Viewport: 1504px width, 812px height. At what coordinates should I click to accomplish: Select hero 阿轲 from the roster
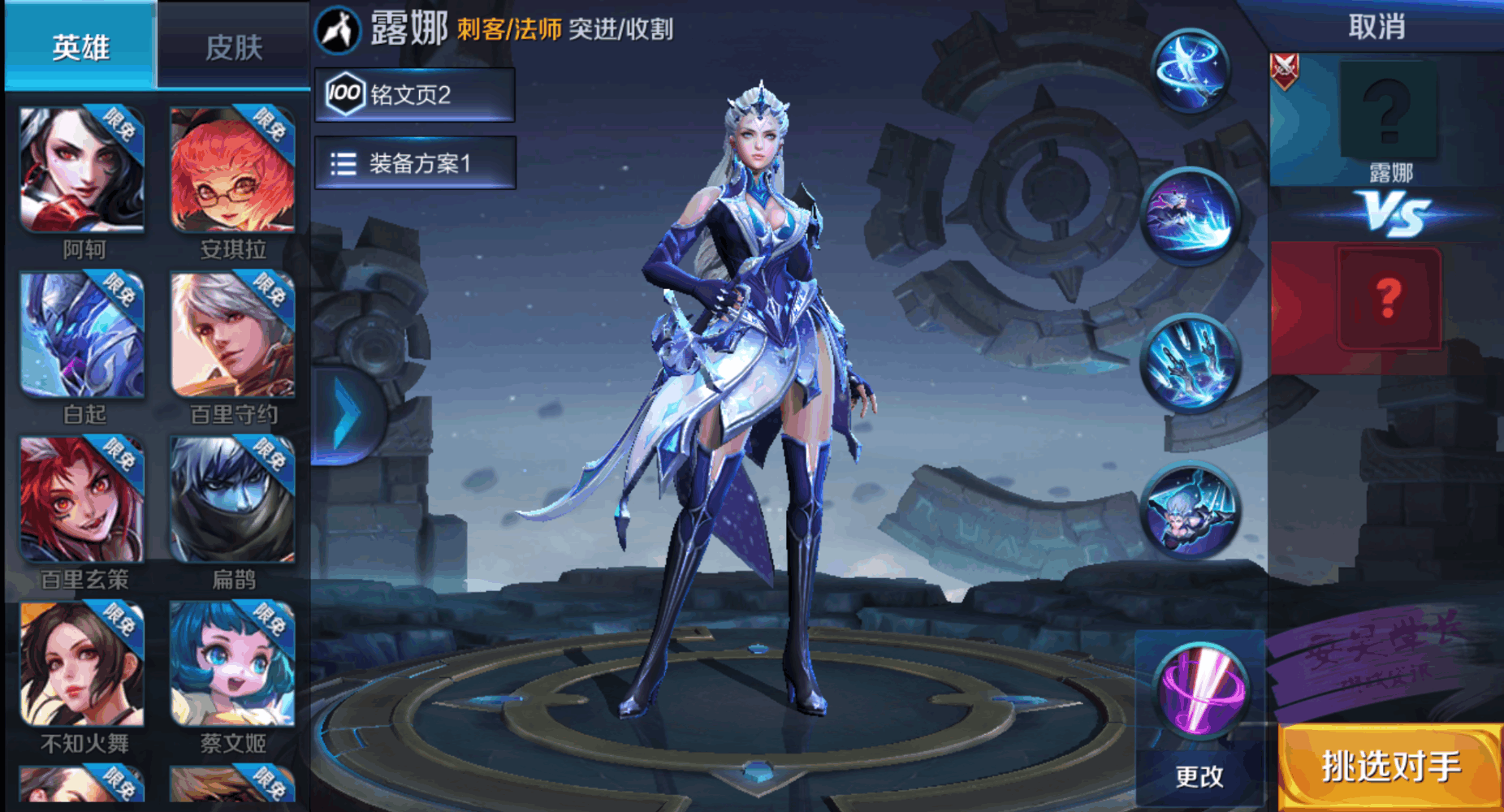coord(80,171)
